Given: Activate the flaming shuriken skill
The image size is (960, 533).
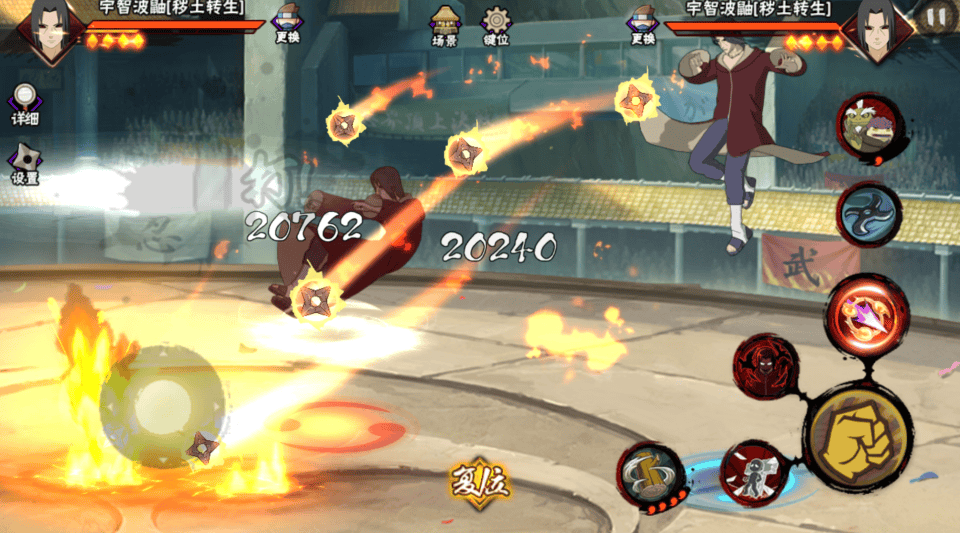Looking at the screenshot, I should tap(866, 314).
